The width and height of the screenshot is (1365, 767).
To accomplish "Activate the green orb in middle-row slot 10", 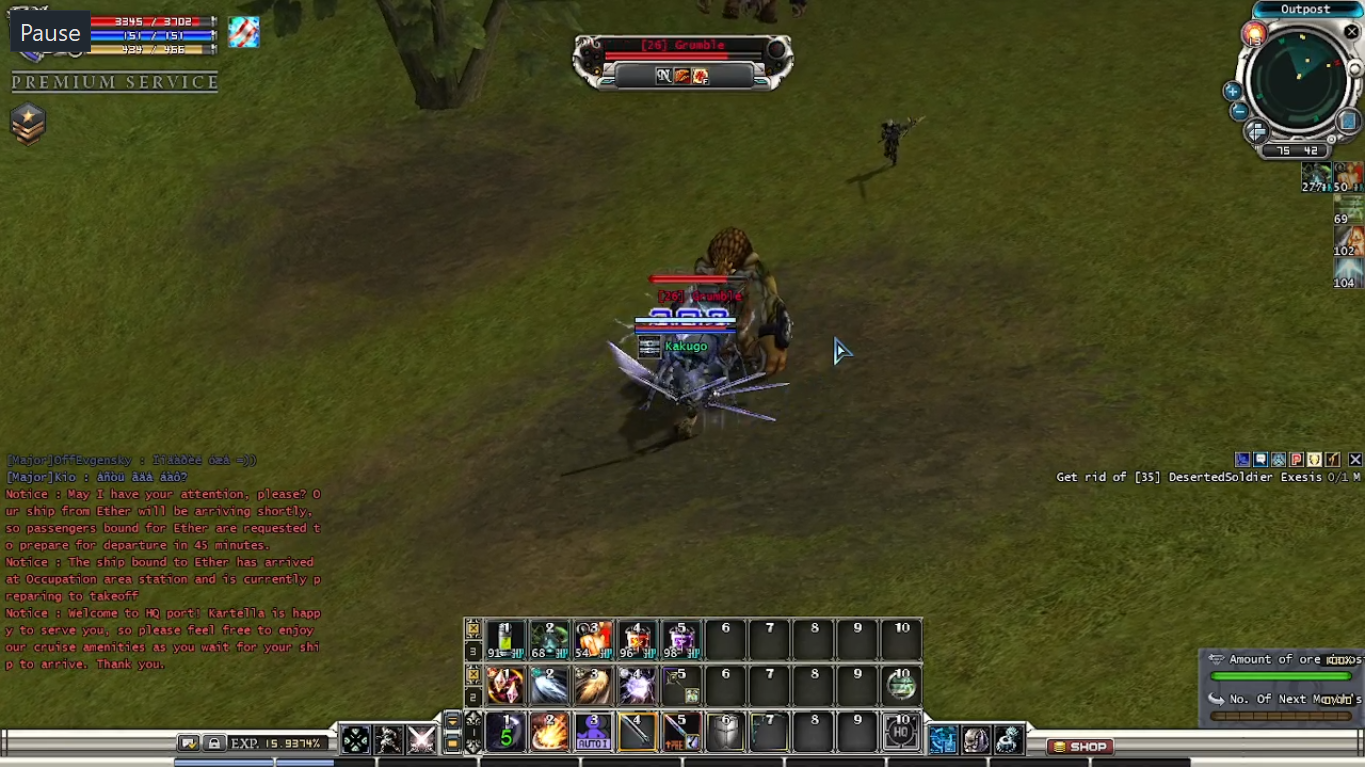I will point(901,686).
